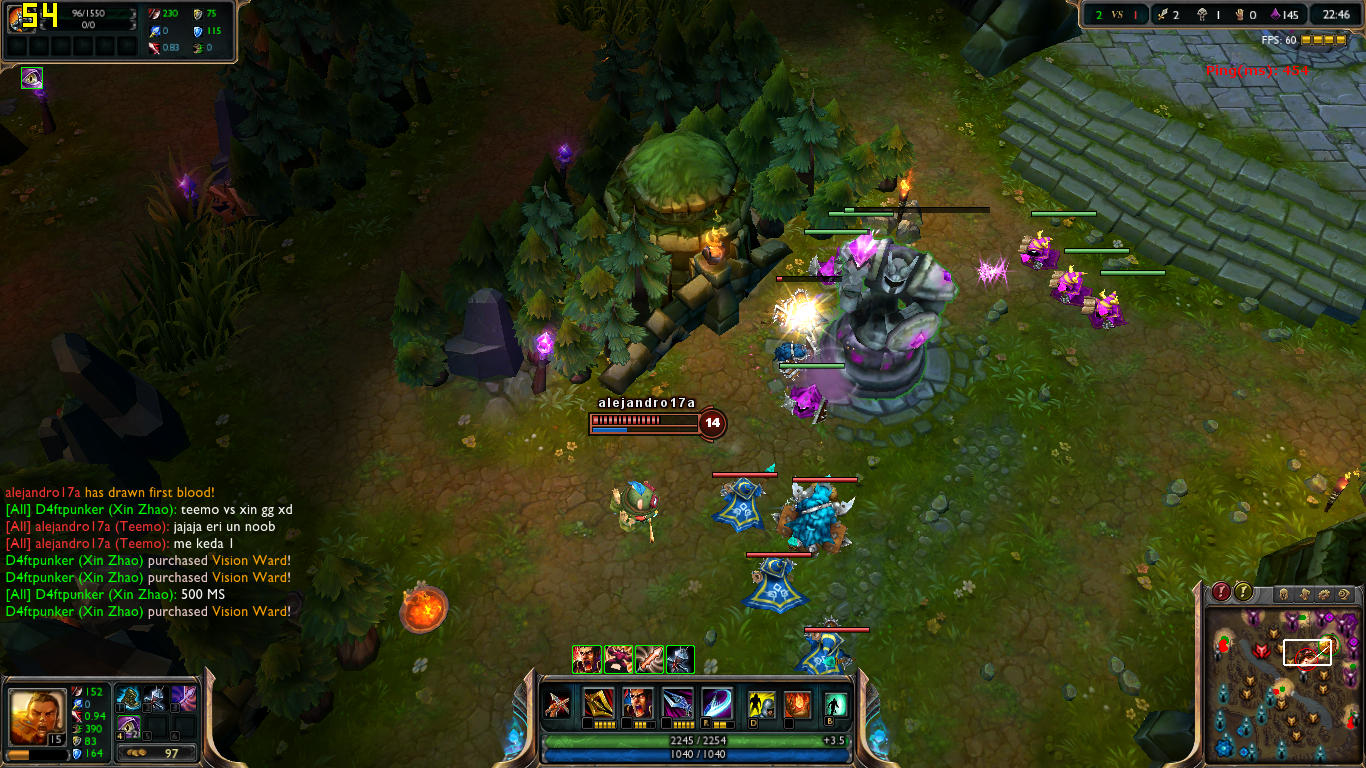Trigger the Crescent Sweep ultimate ability
Screen dimensions: 1366x768
tap(716, 703)
